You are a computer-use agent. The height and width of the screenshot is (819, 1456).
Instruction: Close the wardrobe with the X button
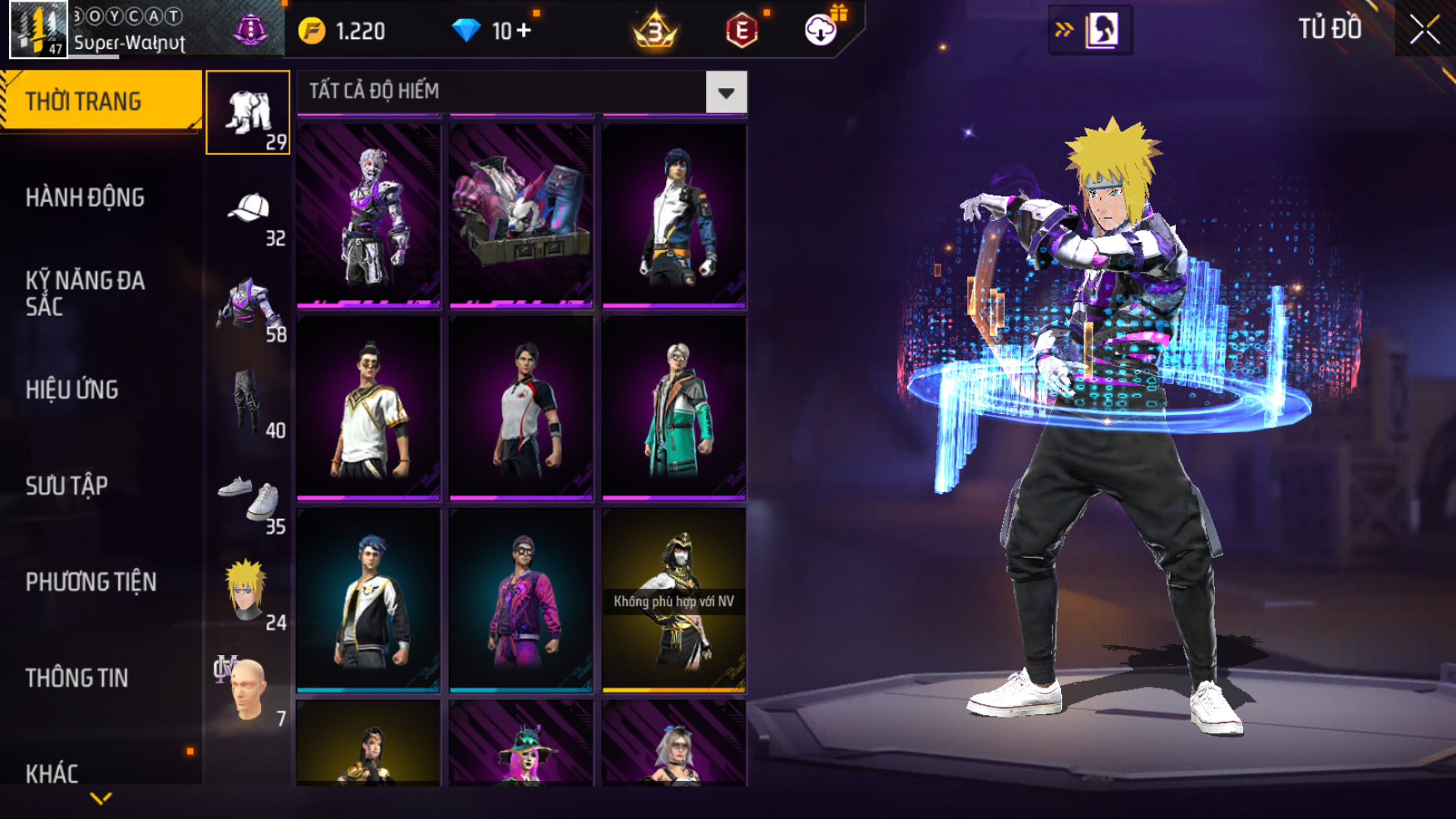[x=1424, y=30]
